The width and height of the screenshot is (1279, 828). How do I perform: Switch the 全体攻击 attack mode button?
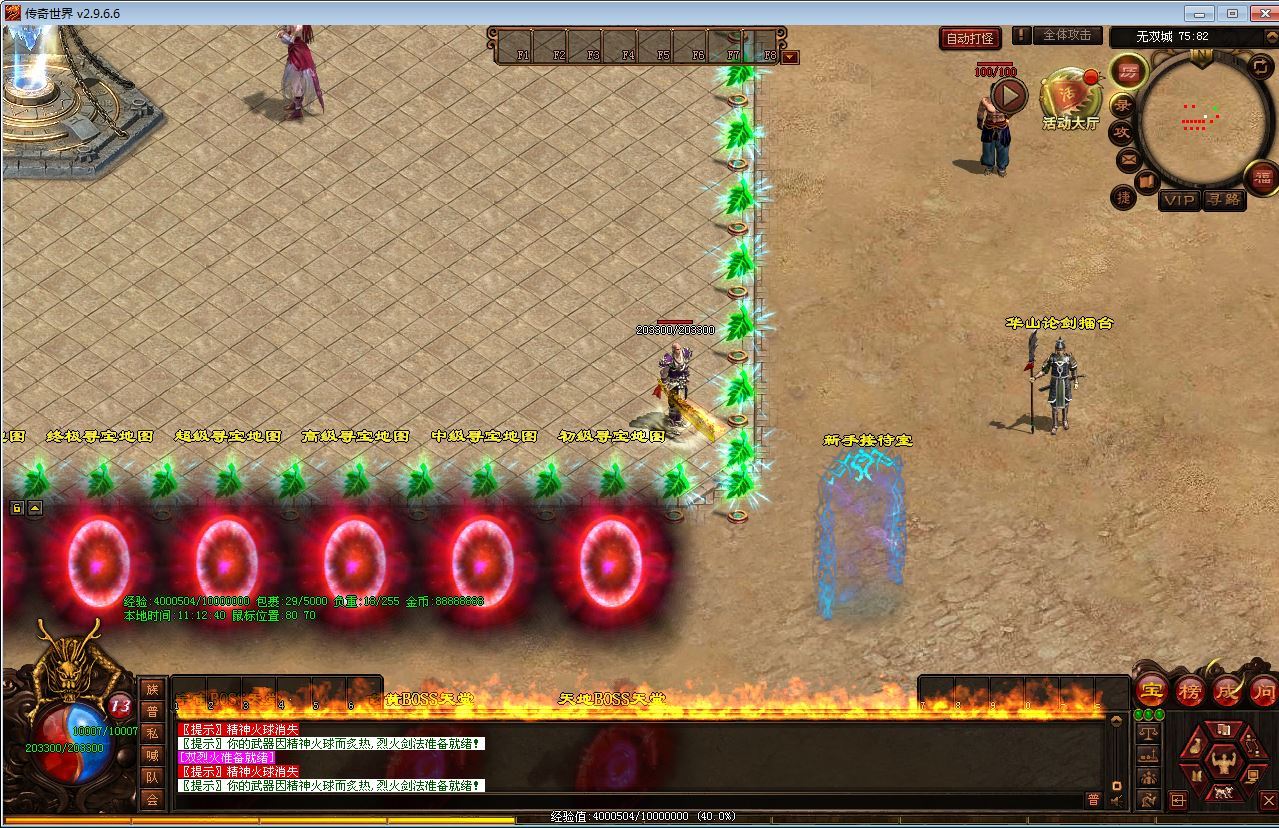(x=1066, y=35)
